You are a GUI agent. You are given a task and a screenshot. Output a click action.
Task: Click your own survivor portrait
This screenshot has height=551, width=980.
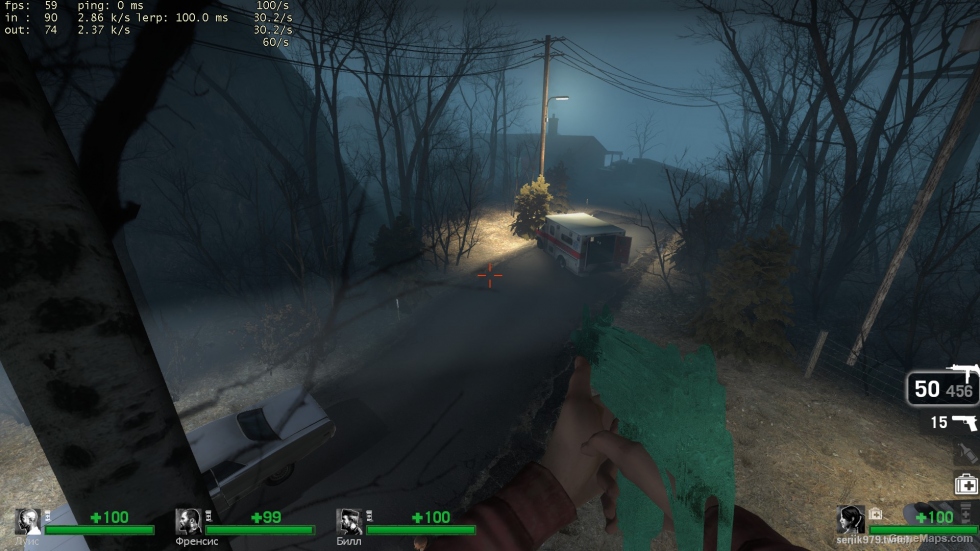[851, 520]
